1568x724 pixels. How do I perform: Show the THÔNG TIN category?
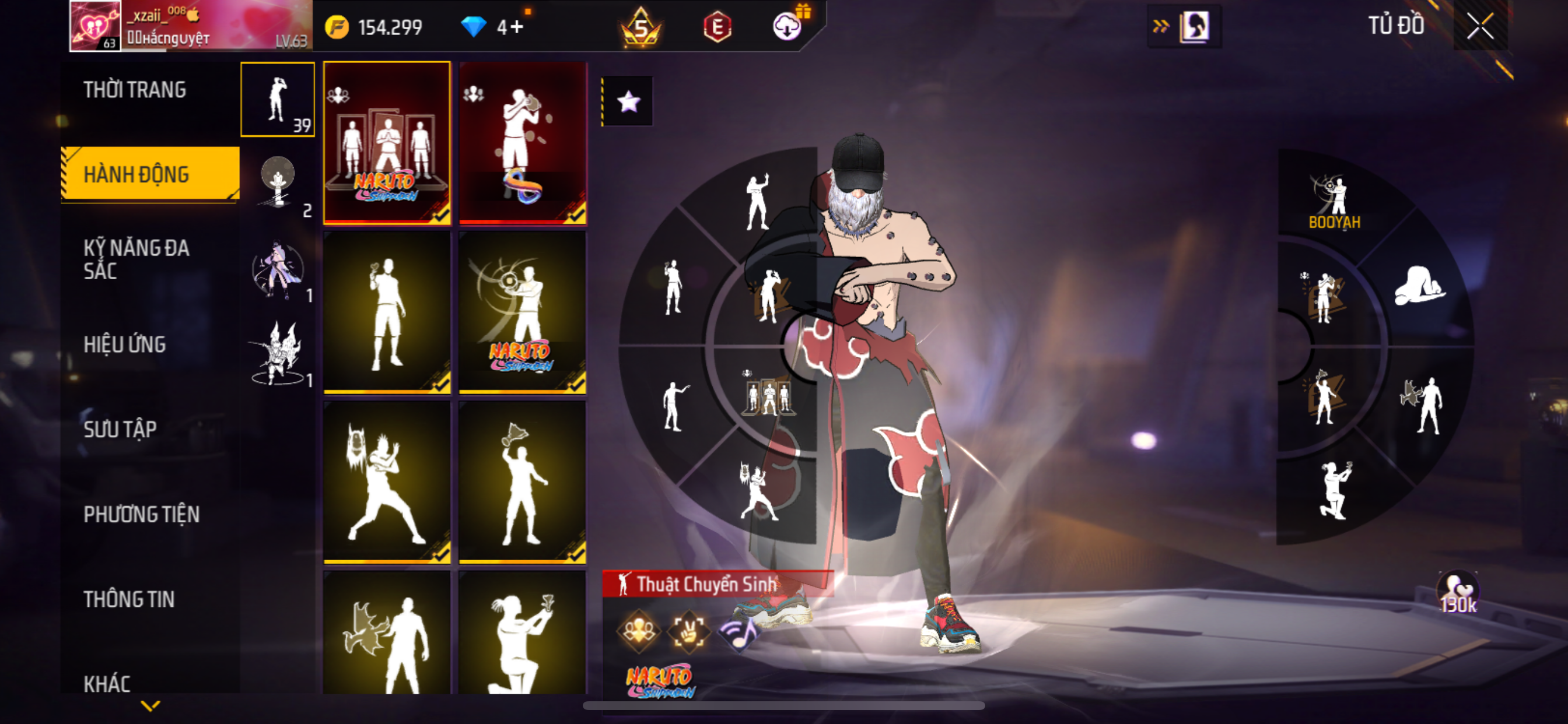coord(129,599)
